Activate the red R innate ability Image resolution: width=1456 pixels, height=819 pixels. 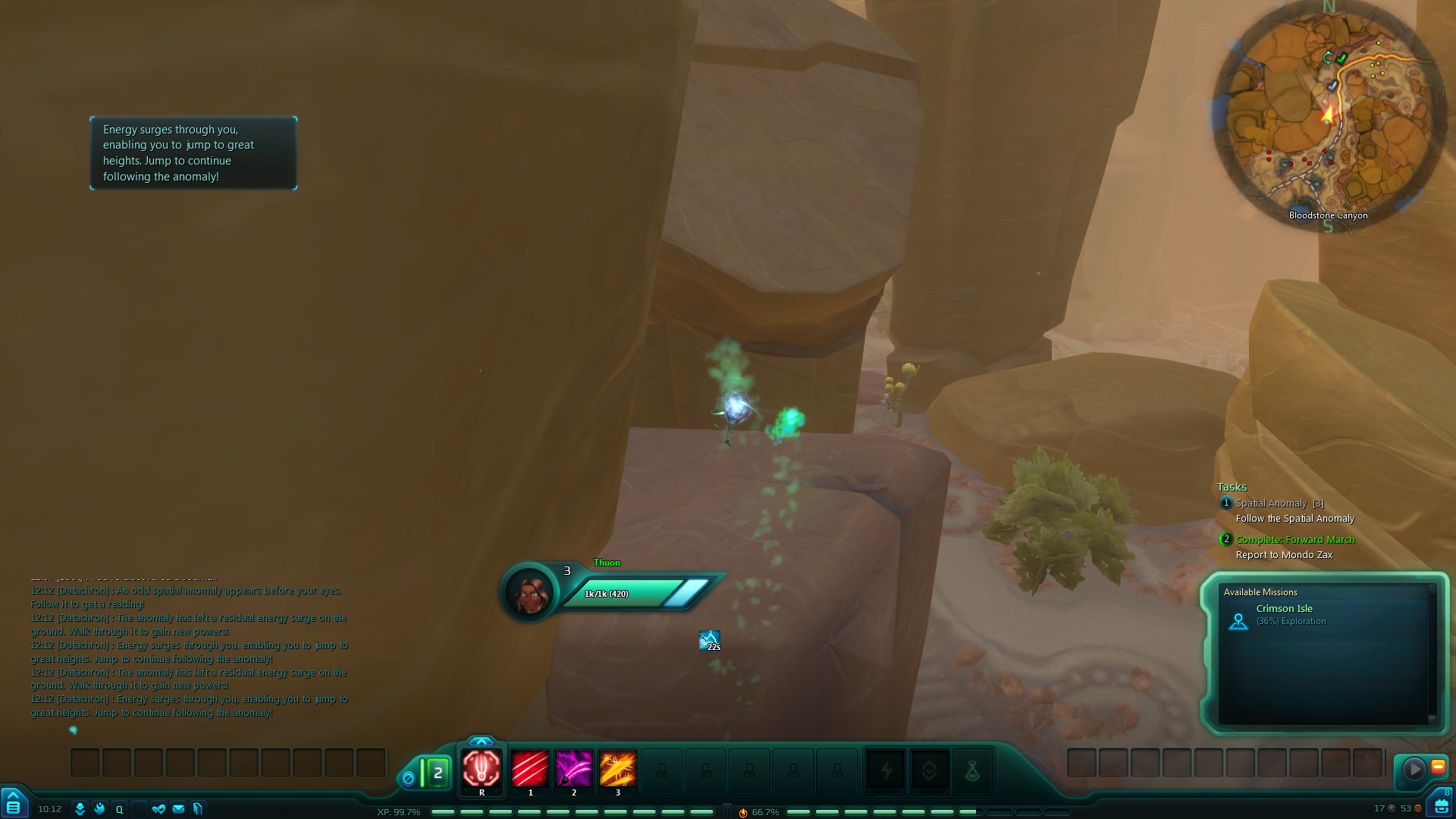482,770
